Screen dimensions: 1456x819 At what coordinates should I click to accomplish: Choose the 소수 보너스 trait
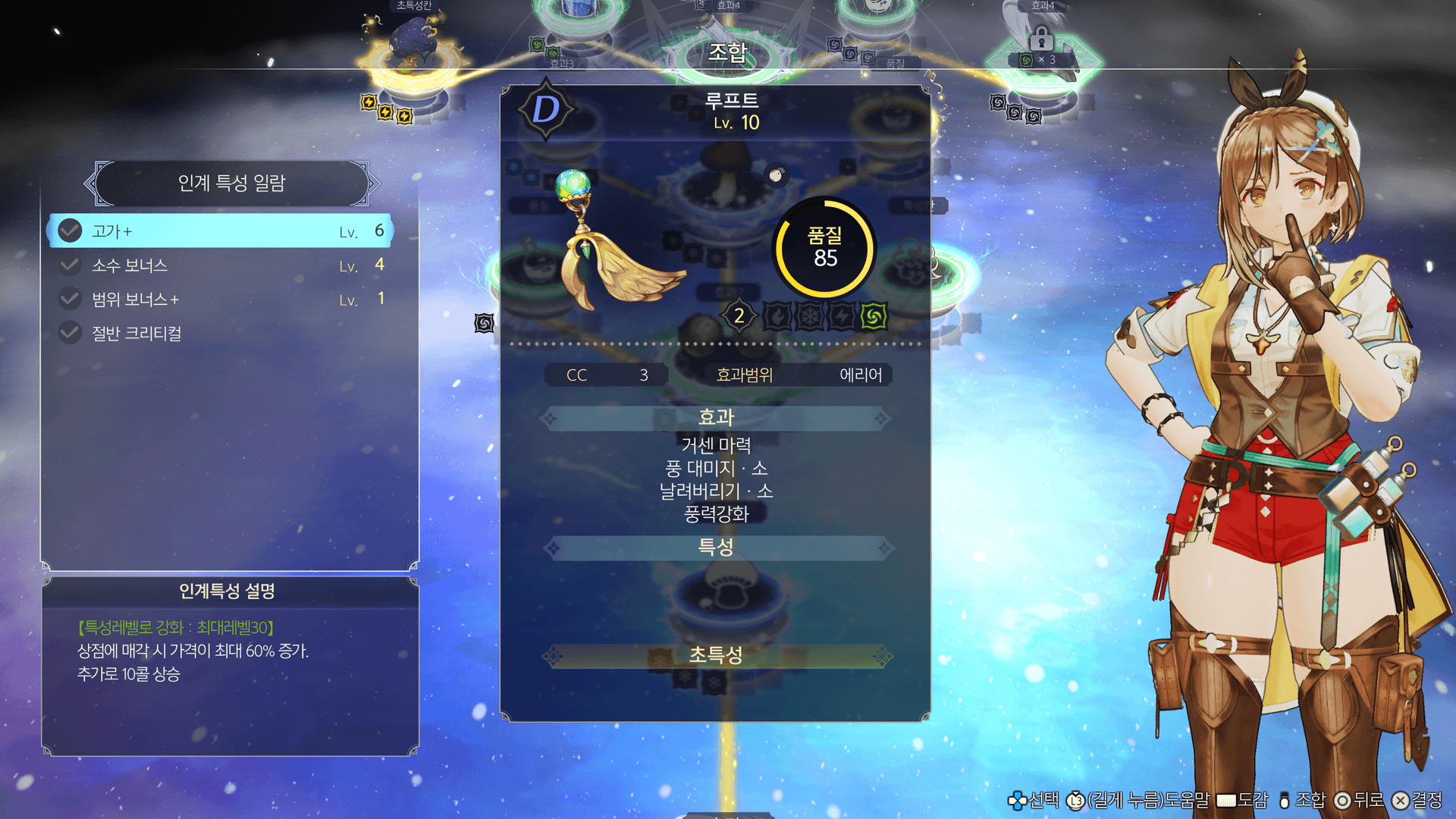(x=220, y=265)
